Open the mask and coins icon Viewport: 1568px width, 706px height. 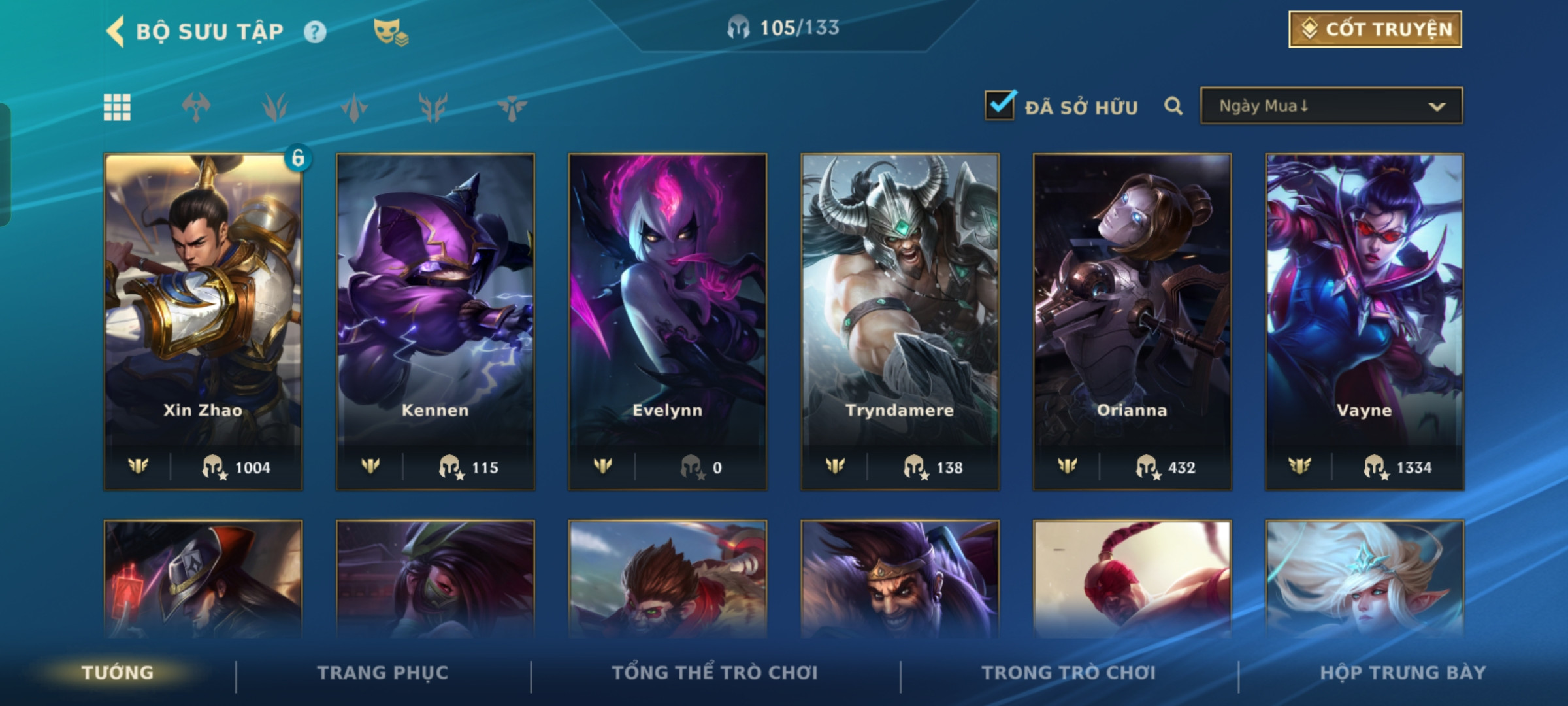(x=390, y=32)
